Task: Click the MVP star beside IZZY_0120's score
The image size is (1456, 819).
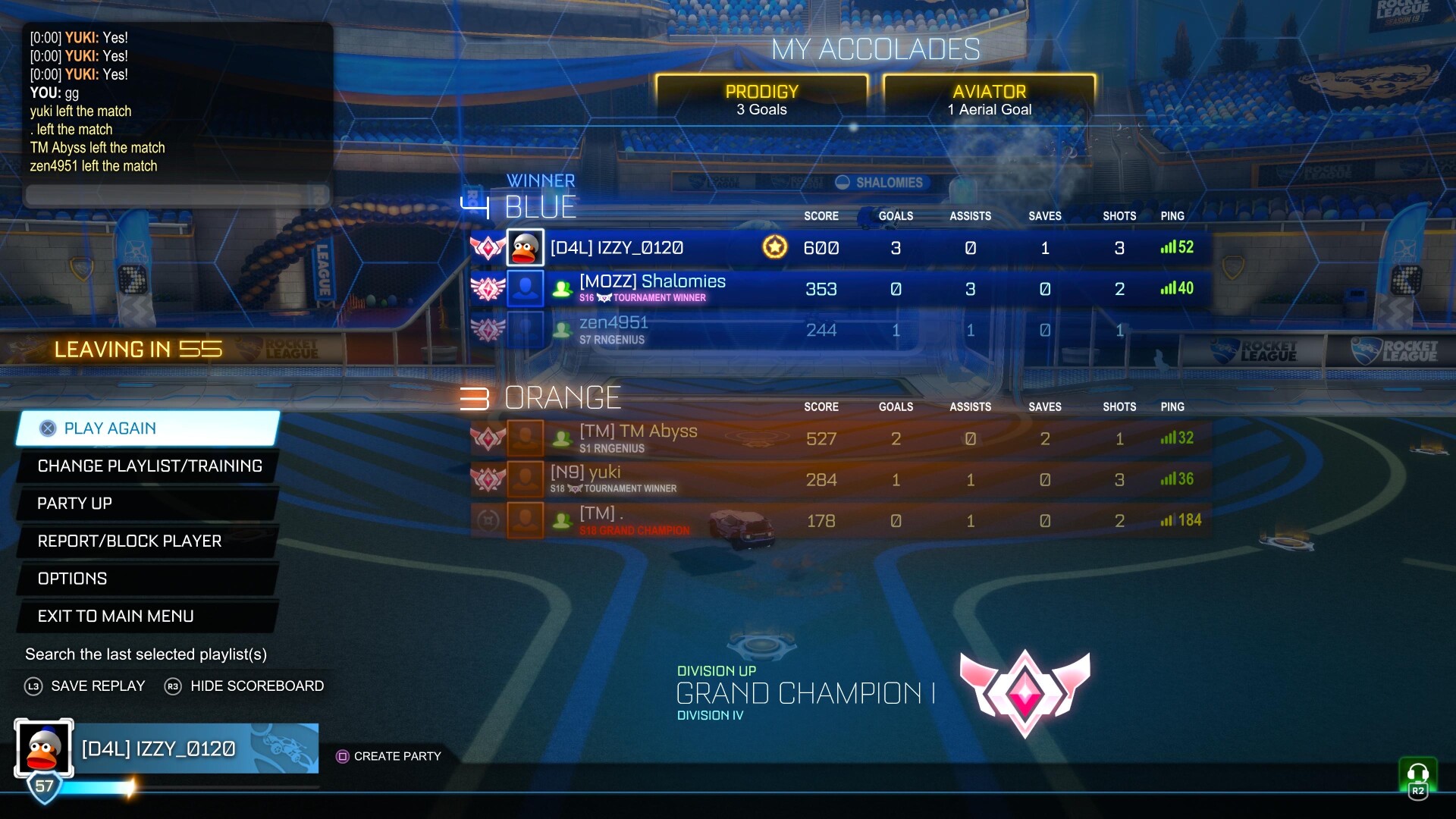Action: coord(775,246)
